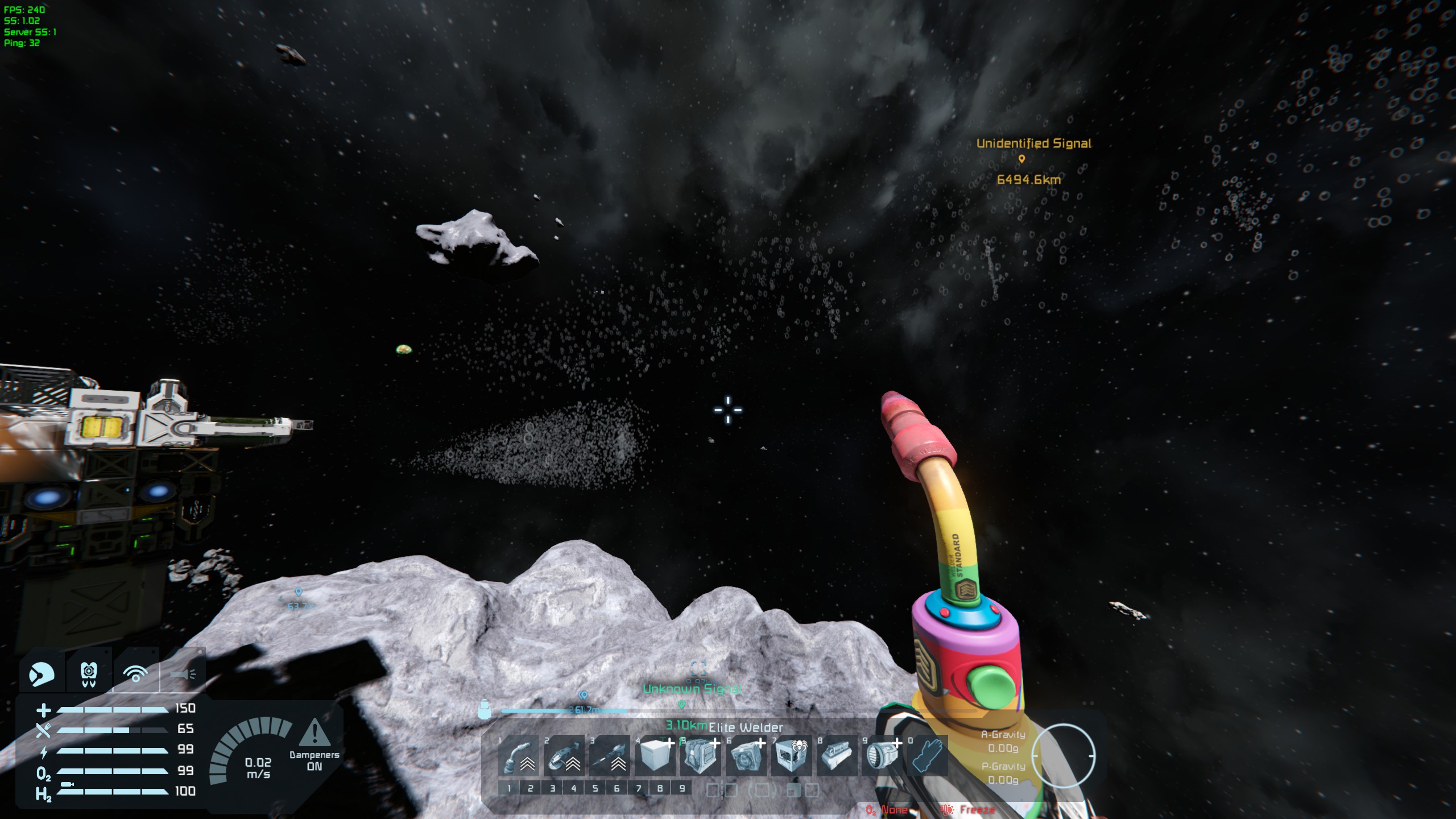Switch to toolbar page 2

(530, 788)
